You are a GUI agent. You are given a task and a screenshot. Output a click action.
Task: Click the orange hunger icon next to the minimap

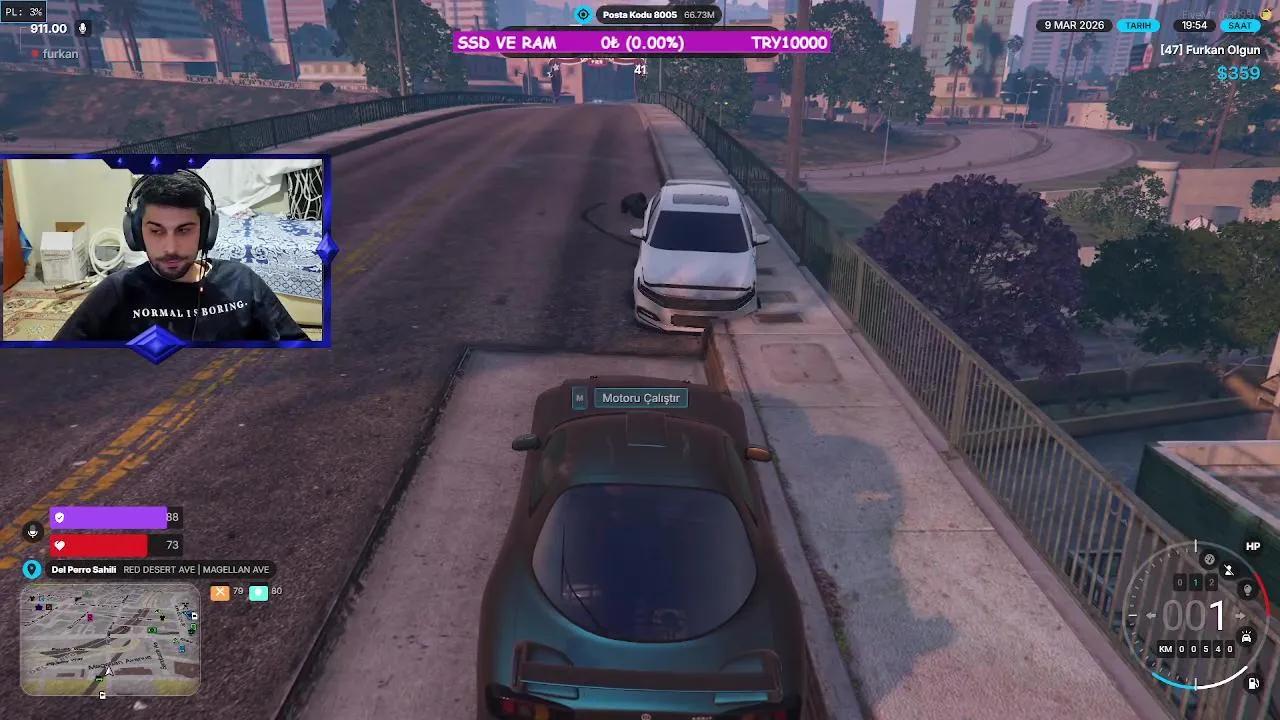click(x=220, y=592)
